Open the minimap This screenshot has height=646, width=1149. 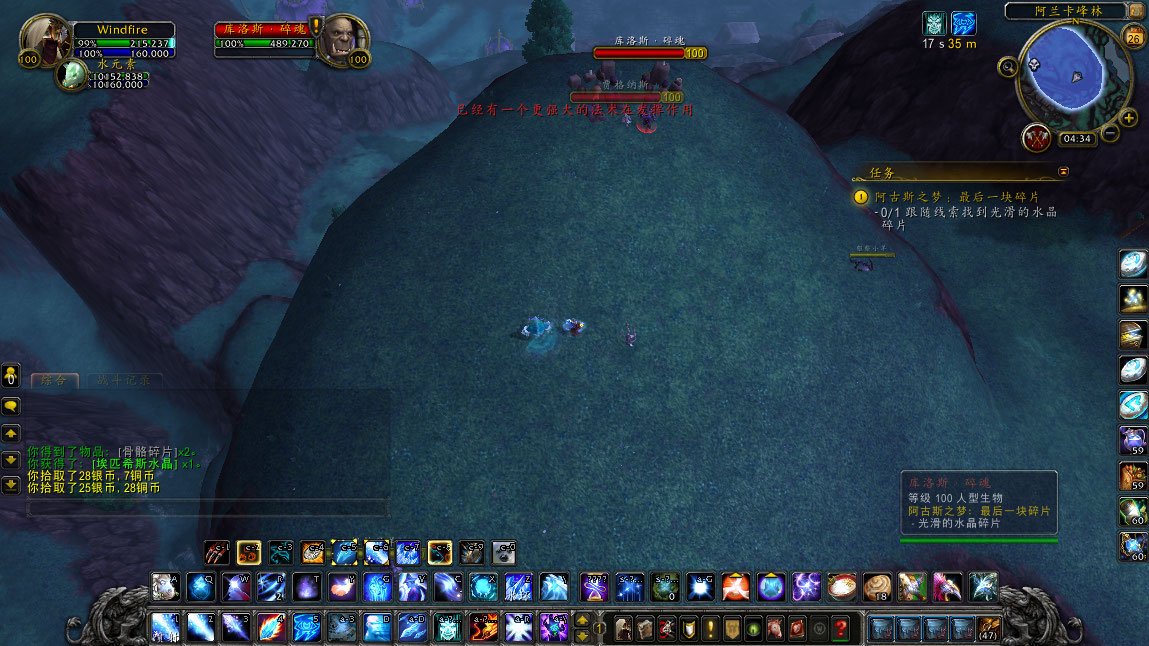(1073, 69)
